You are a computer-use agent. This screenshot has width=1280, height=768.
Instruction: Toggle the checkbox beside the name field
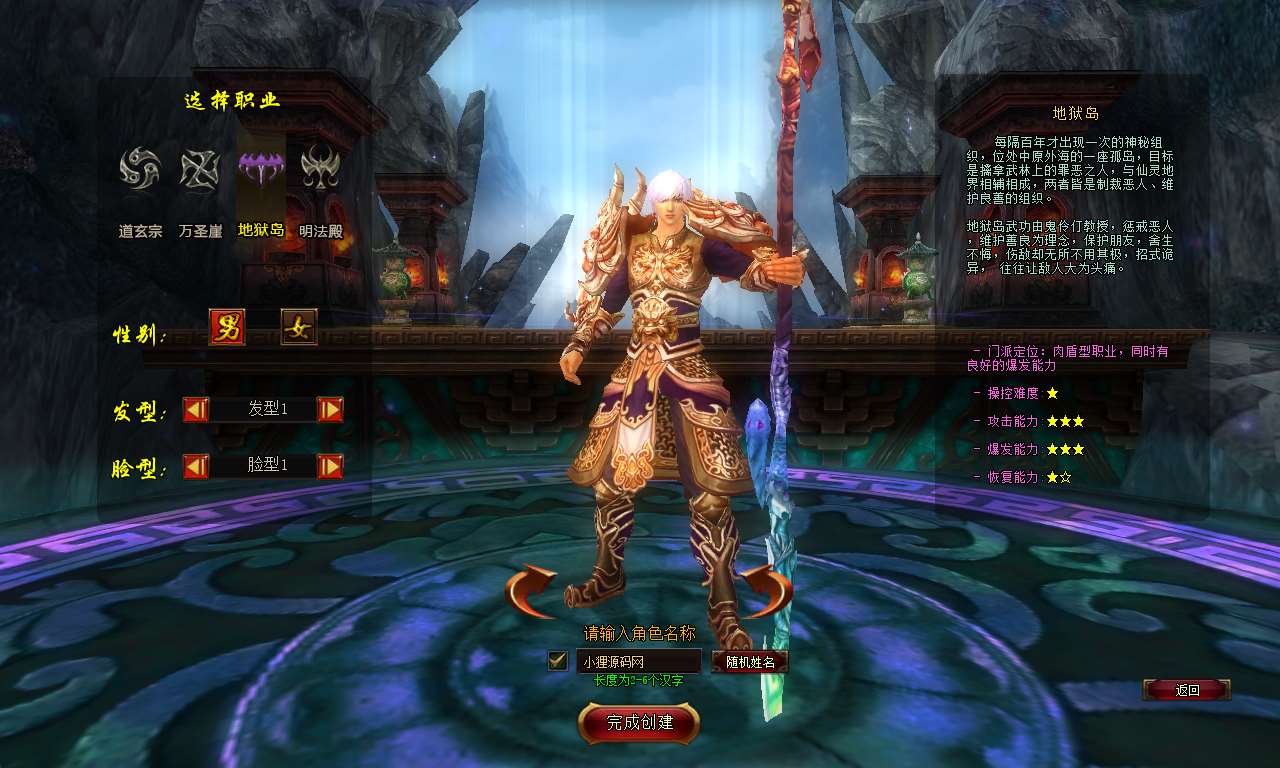pos(558,661)
